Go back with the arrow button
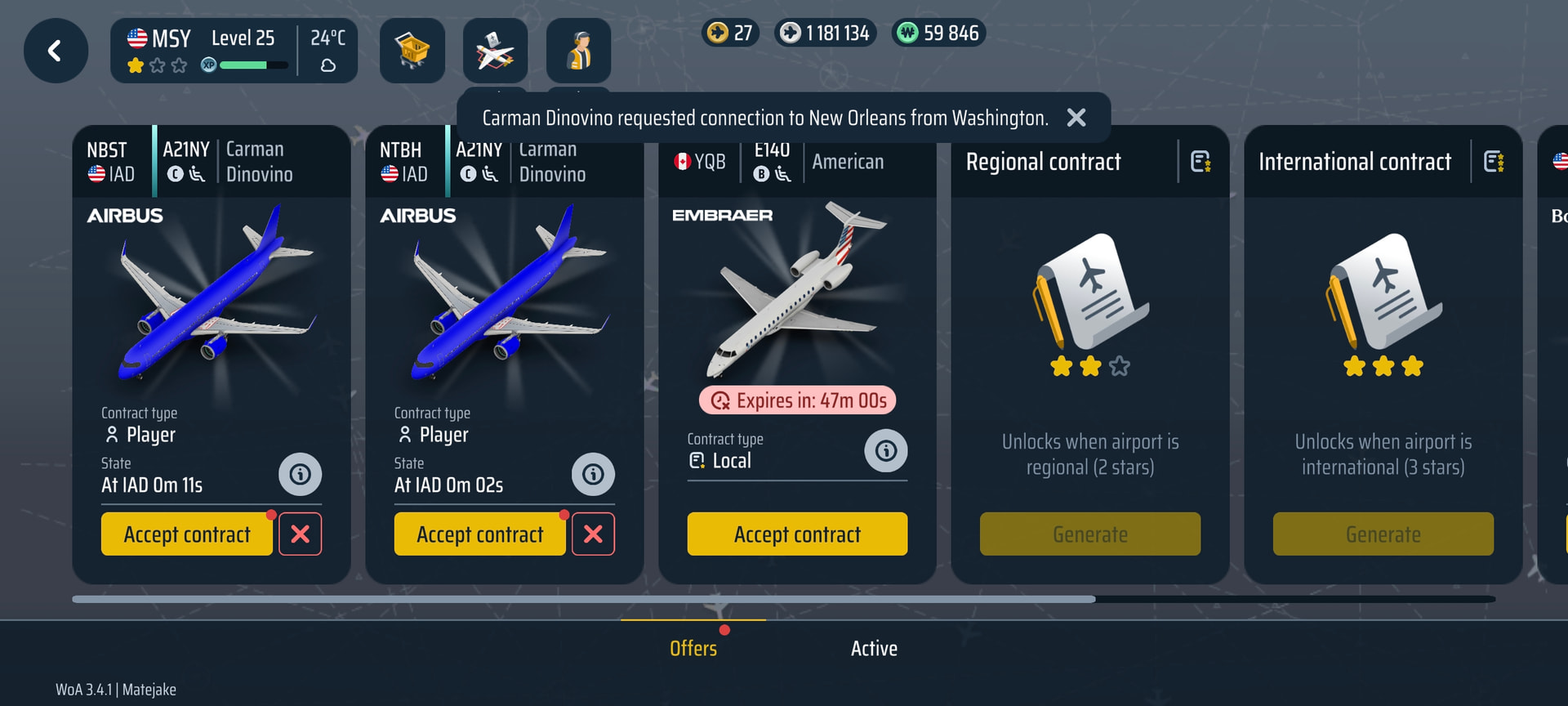The image size is (1568, 706). pos(56,51)
